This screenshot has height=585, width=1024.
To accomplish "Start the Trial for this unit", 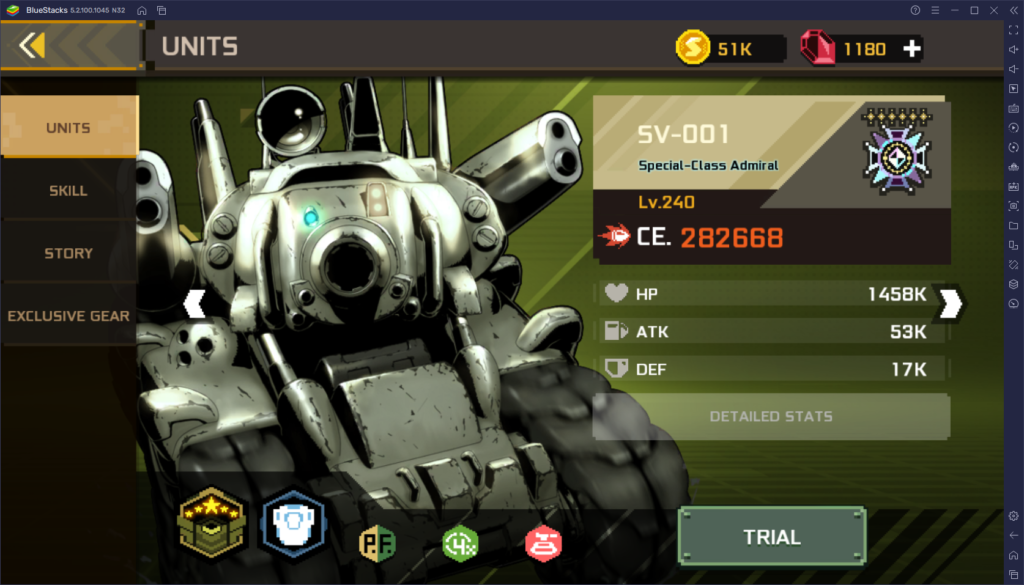I will [771, 537].
